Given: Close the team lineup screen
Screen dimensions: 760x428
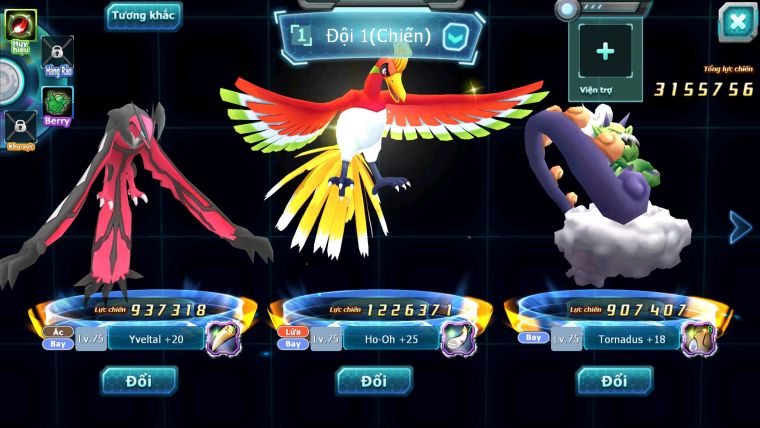Looking at the screenshot, I should coord(737,21).
